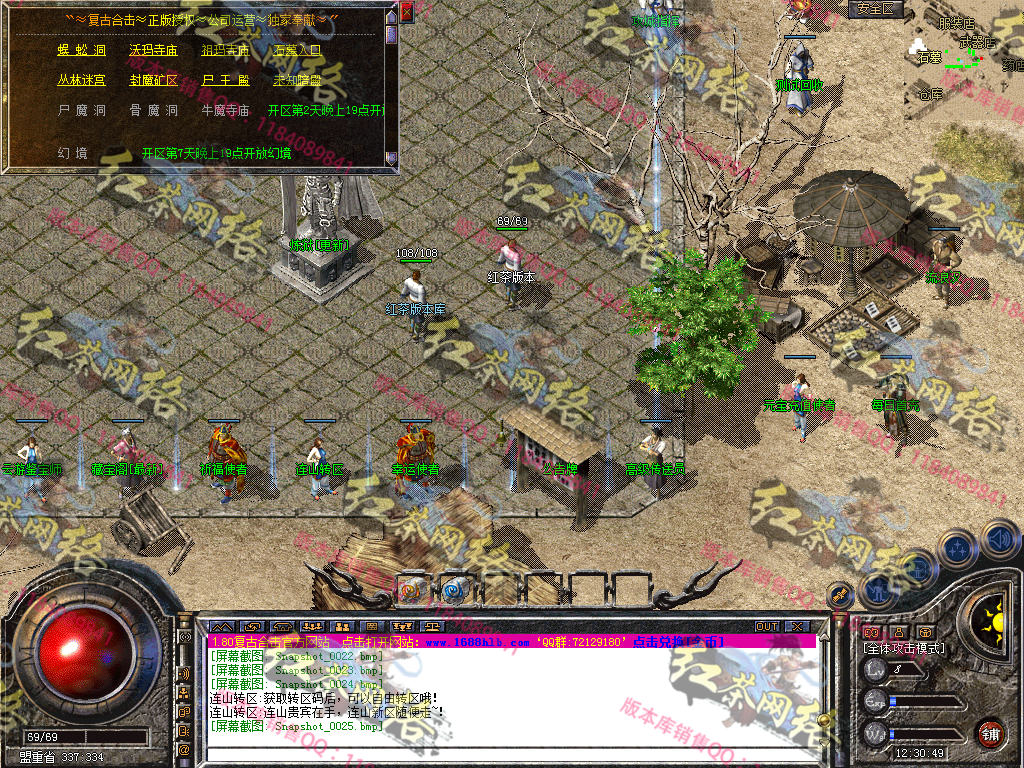The image size is (1024, 768).
Task: Select the 尸王殿 link
Action: pos(225,79)
